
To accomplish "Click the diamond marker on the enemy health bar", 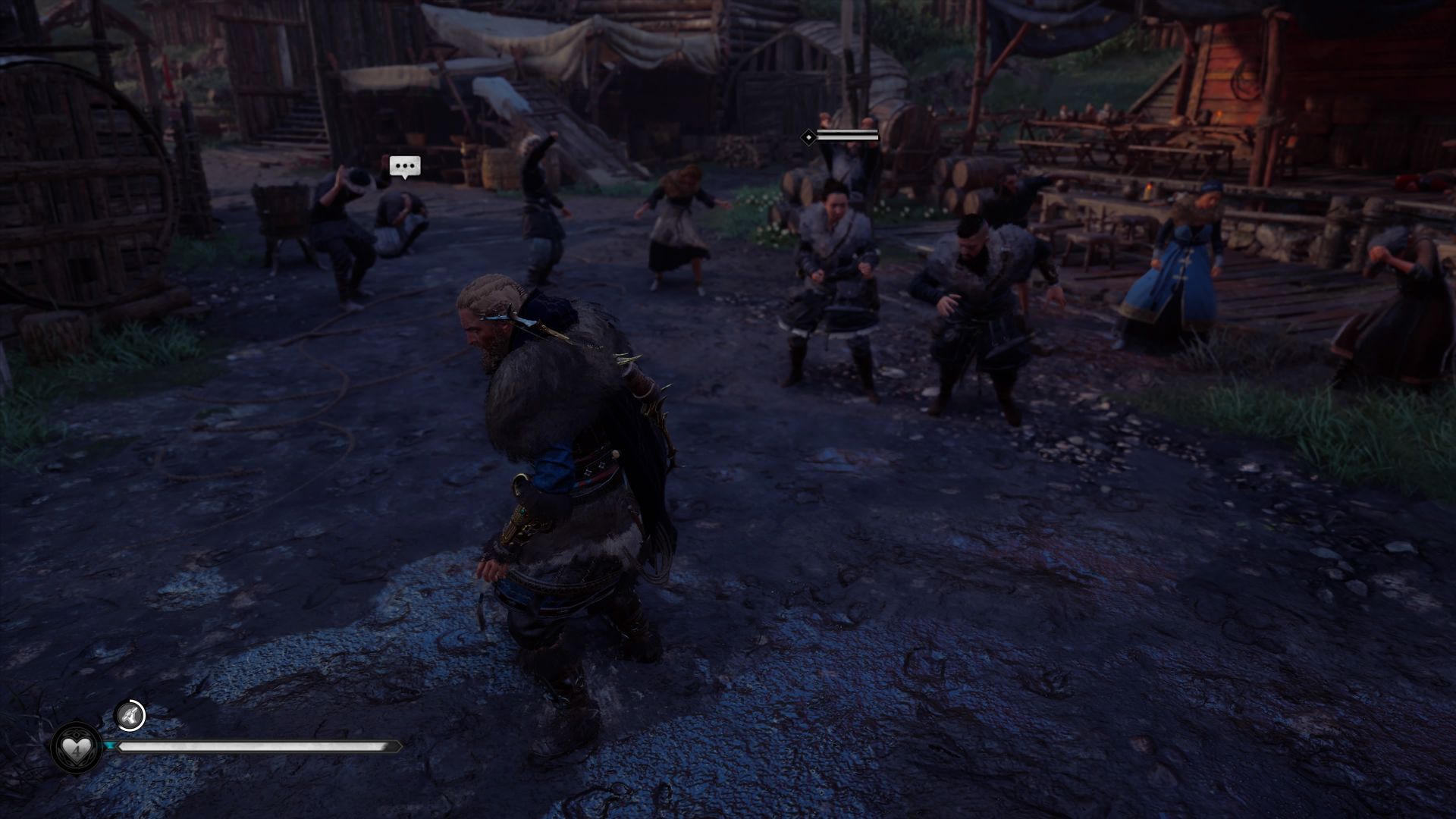I will (808, 137).
